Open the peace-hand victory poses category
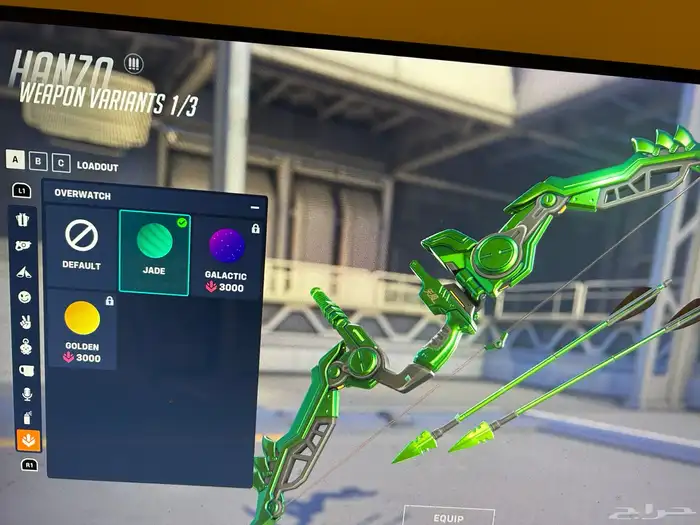The image size is (700, 525). 26,323
